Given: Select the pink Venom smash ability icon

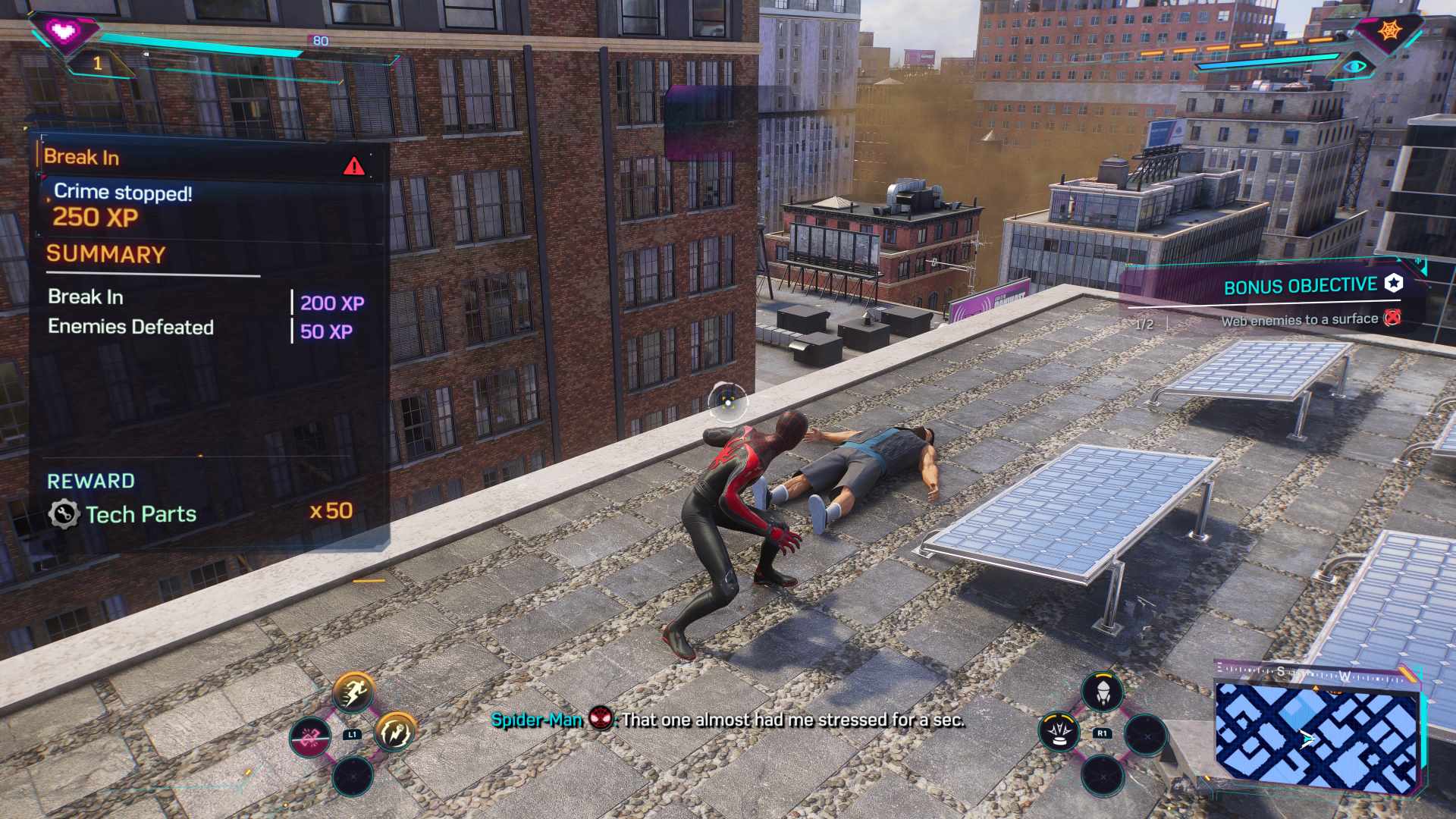Looking at the screenshot, I should tap(310, 736).
